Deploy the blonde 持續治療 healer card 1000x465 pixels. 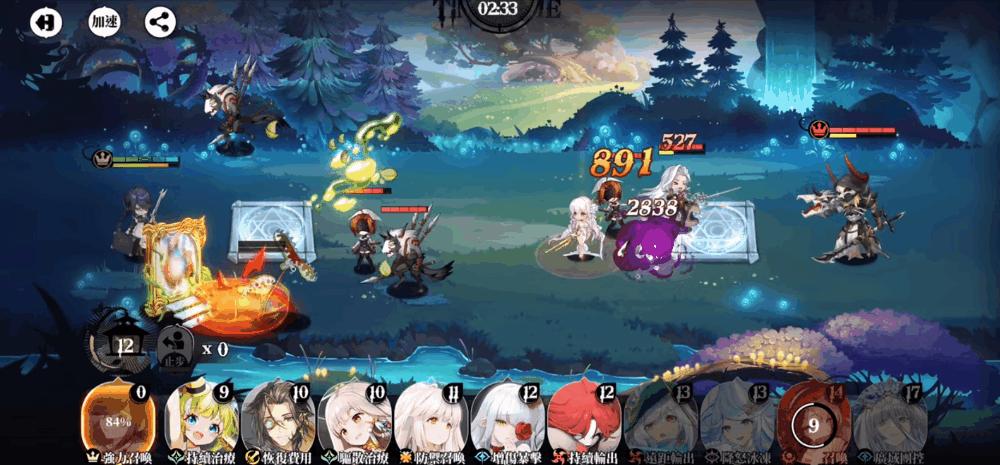200,417
